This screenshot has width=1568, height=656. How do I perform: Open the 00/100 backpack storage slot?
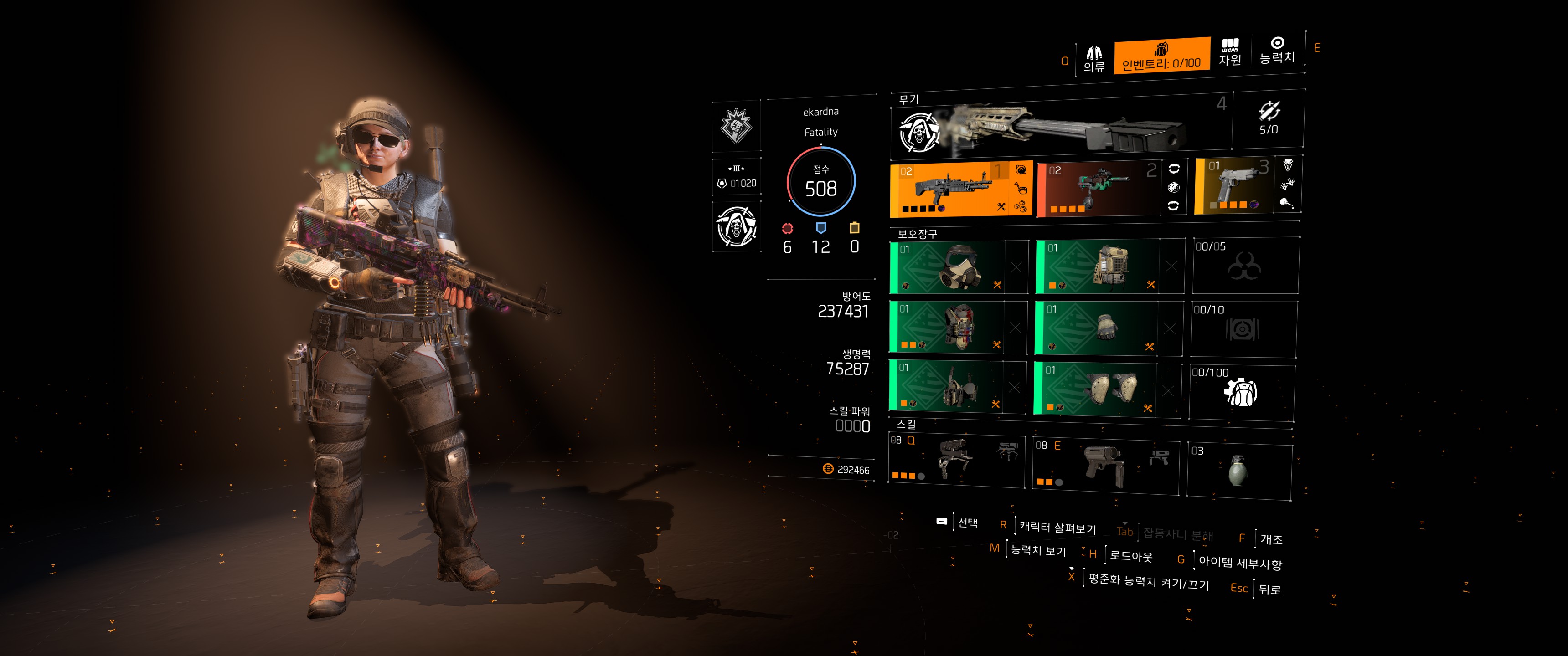[x=1241, y=391]
